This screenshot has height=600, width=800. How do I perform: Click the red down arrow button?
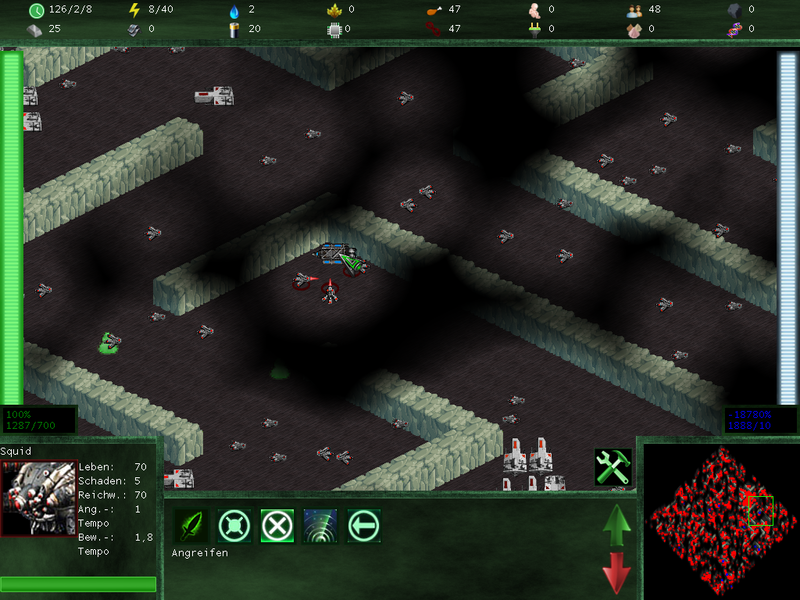click(x=617, y=573)
